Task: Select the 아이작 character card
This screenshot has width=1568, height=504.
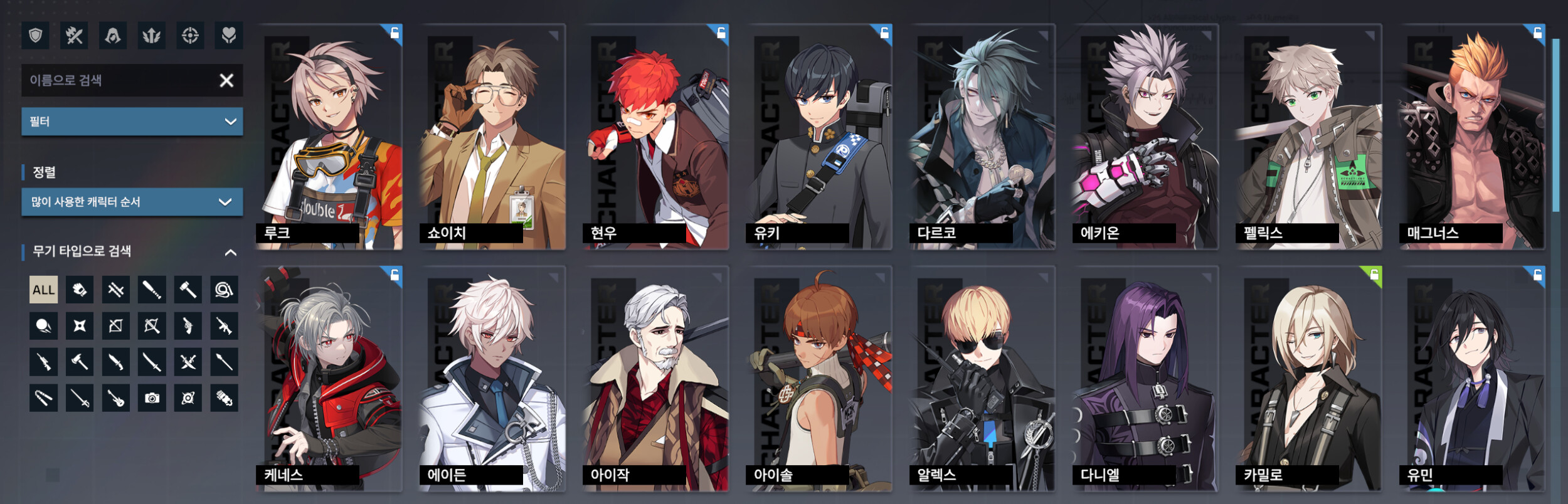Action: (655, 379)
